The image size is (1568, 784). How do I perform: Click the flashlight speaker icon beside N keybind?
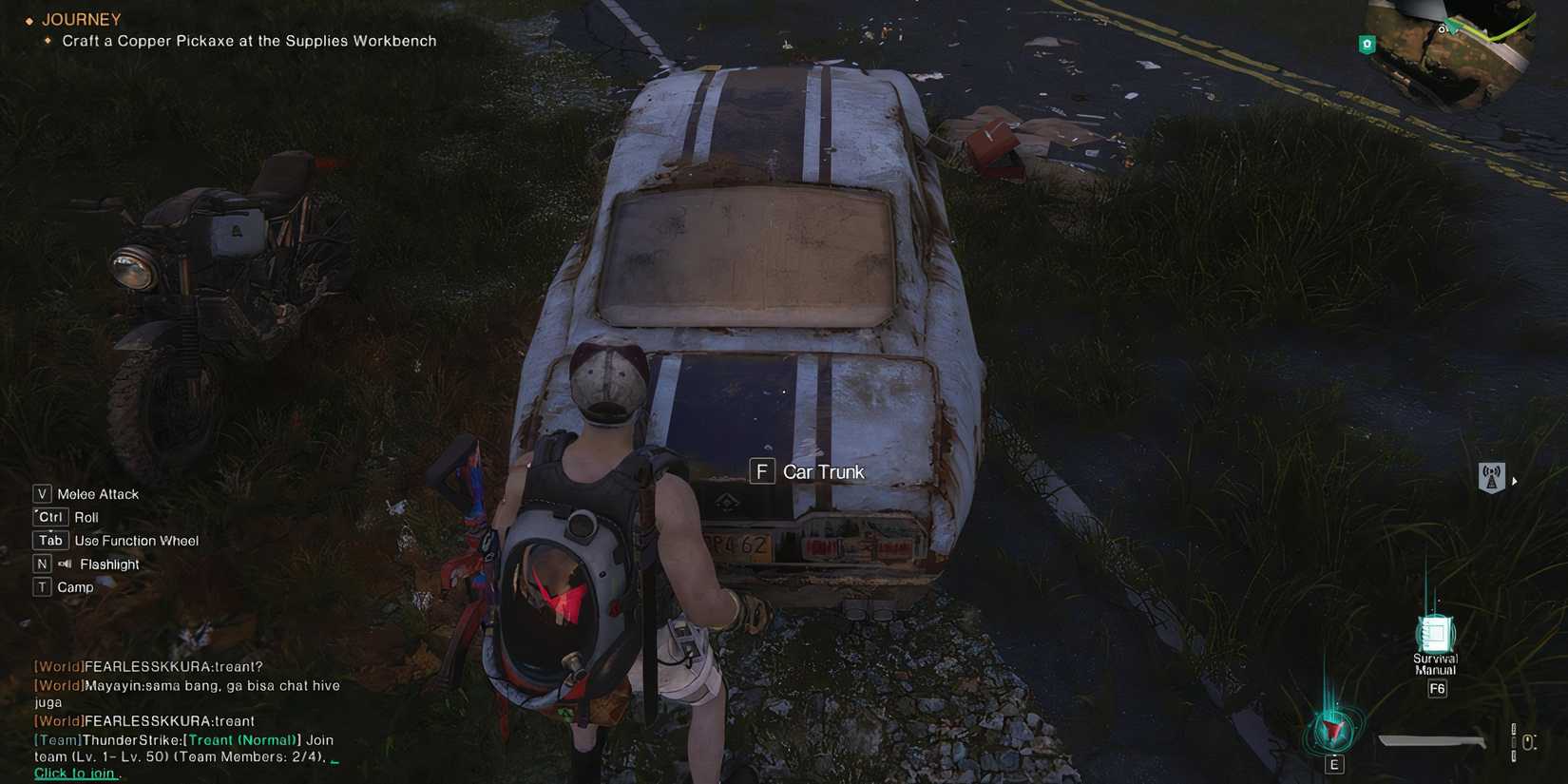coord(63,563)
